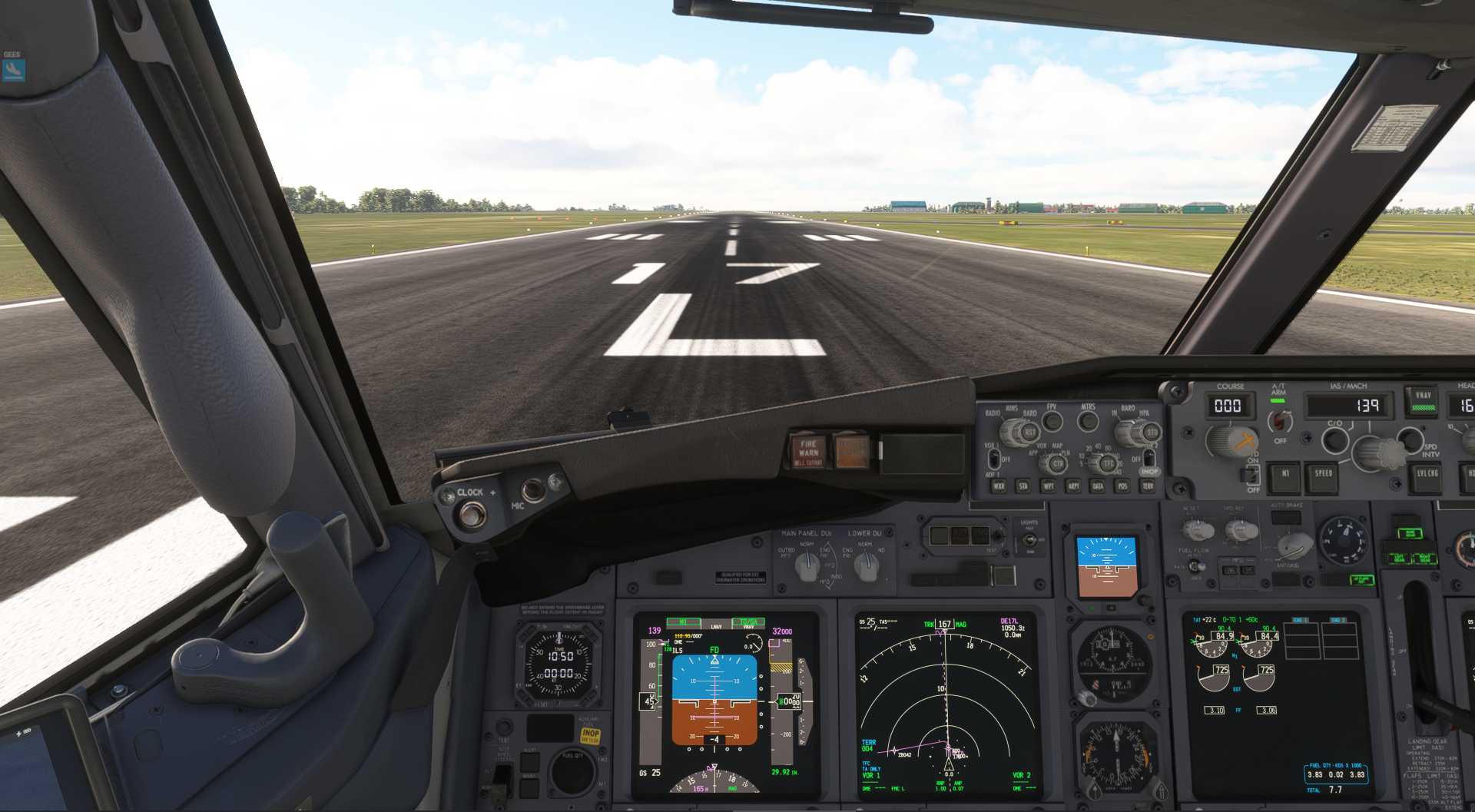Viewport: 1475px width, 812px height.
Task: Toggle the FPV flight path vector button
Action: (x=1052, y=421)
